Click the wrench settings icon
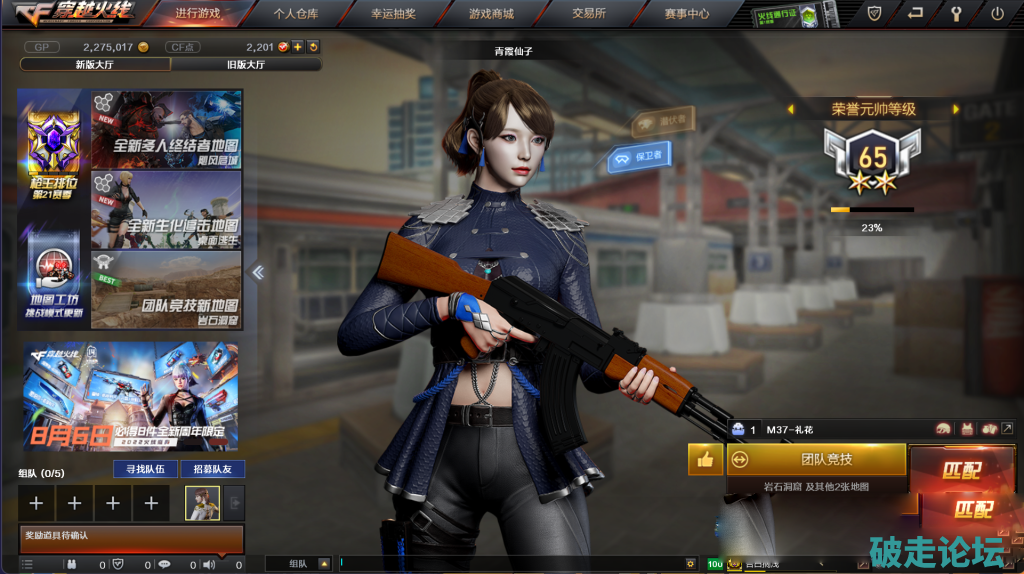Viewport: 1024px width, 574px height. coord(955,14)
